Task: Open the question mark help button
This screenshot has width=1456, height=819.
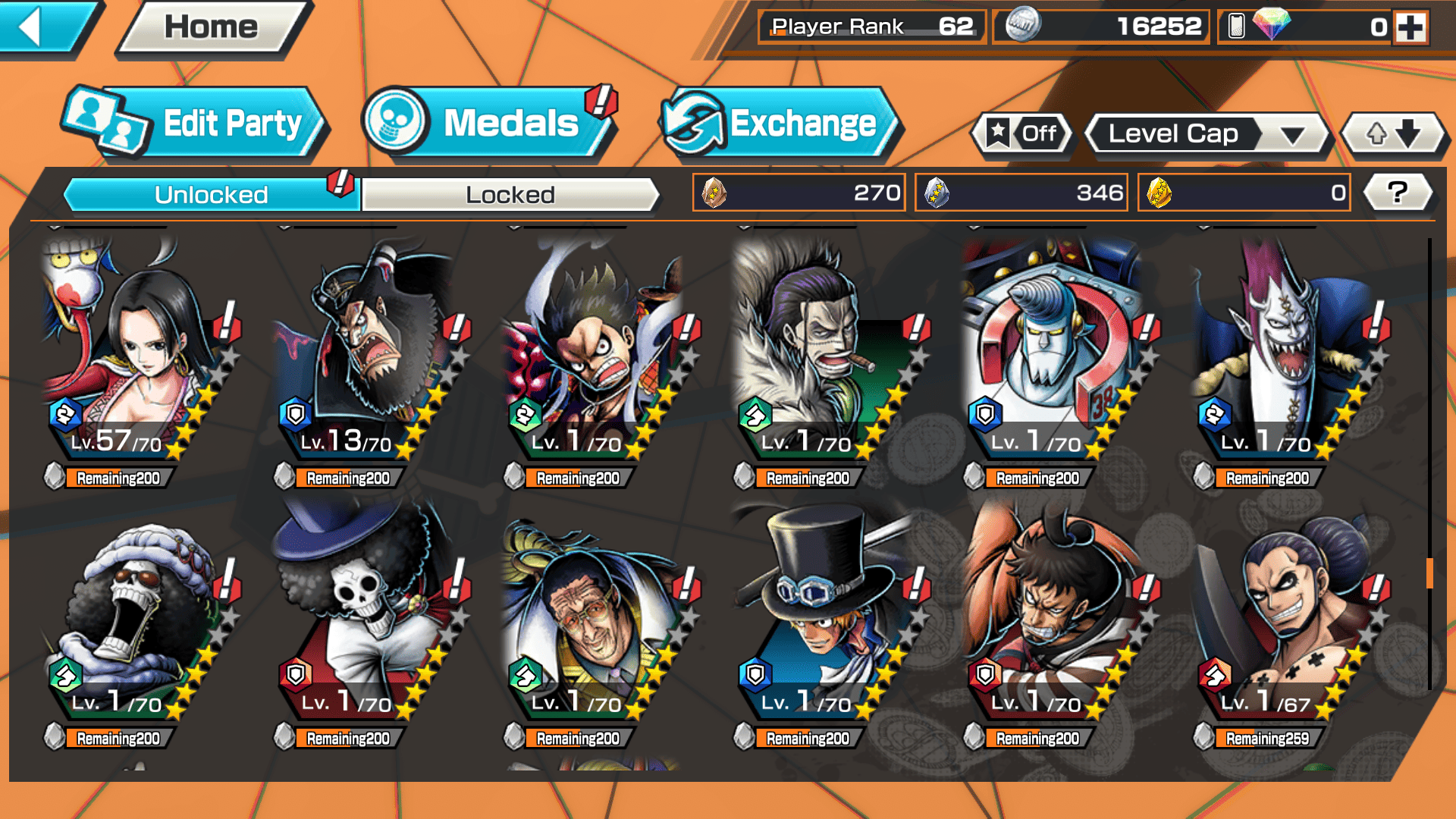Action: tap(1398, 193)
